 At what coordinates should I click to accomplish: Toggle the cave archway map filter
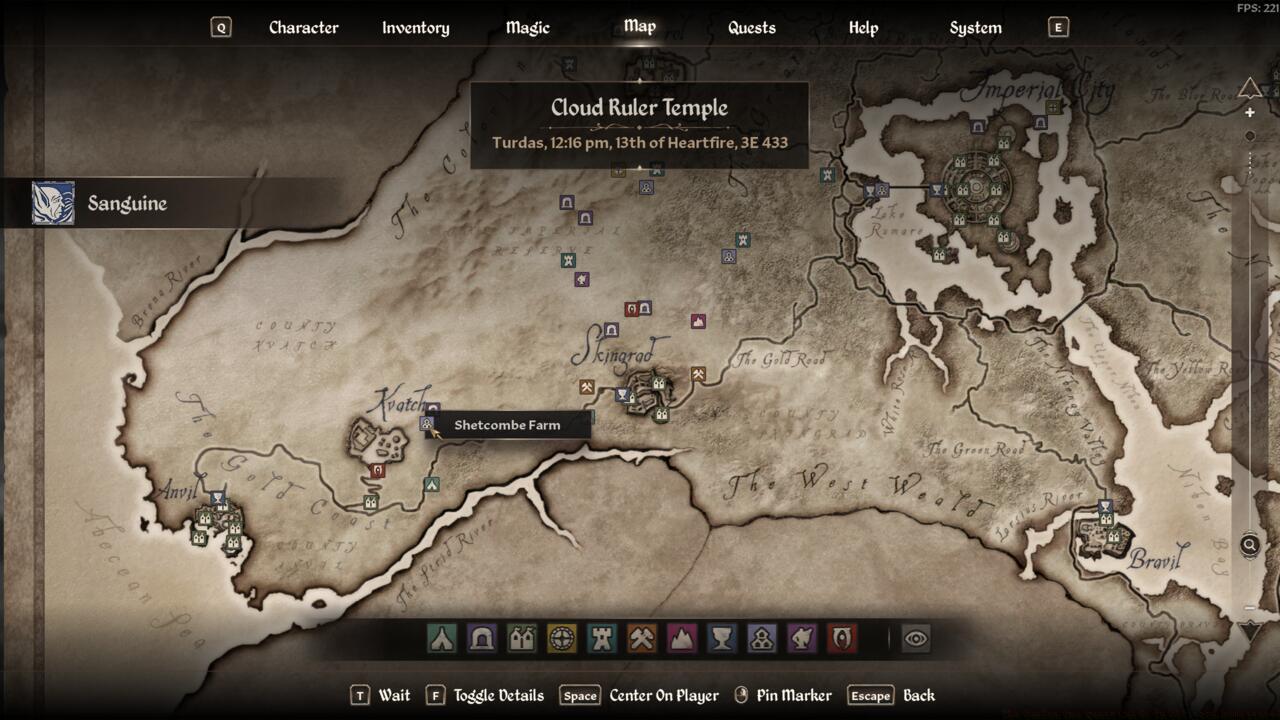(482, 638)
